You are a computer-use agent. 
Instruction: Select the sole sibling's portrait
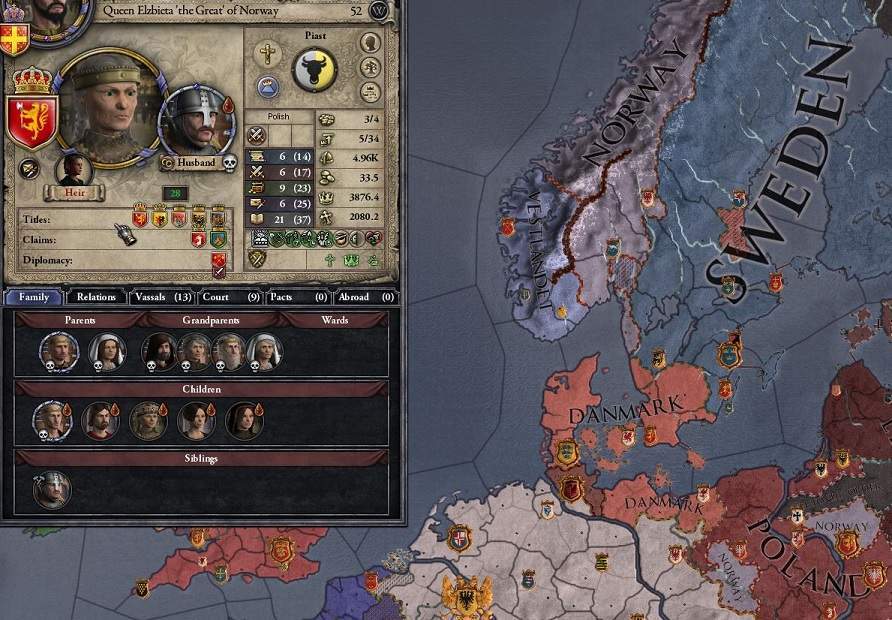(52, 491)
